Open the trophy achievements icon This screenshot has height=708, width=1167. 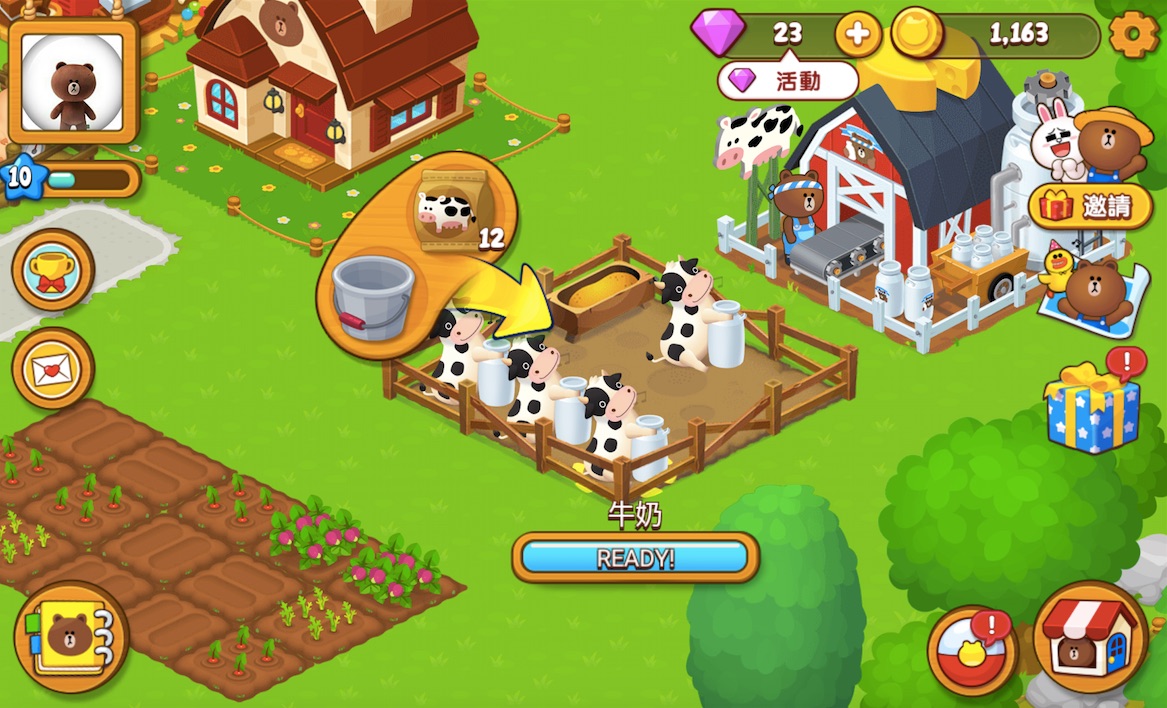point(53,269)
